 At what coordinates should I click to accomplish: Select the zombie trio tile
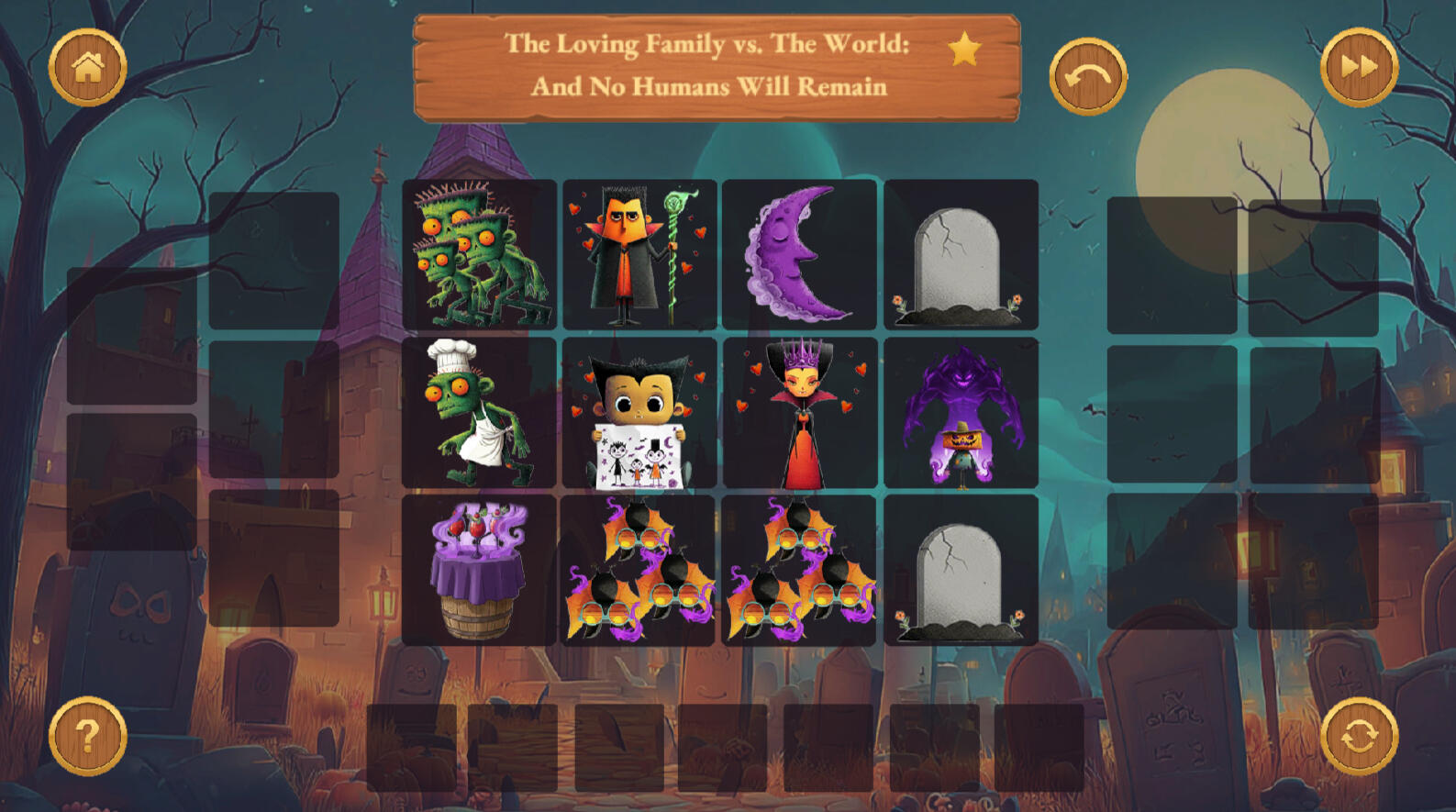tap(479, 255)
